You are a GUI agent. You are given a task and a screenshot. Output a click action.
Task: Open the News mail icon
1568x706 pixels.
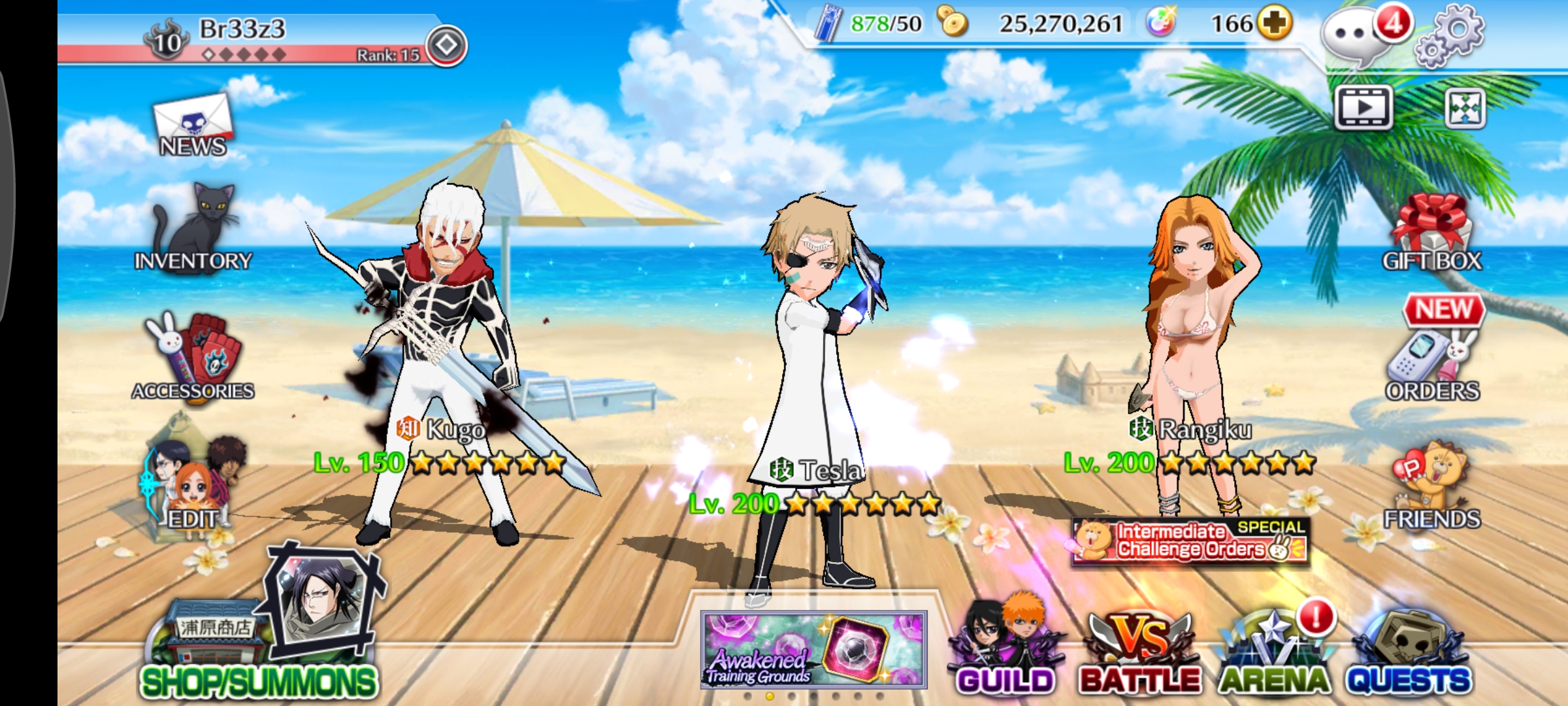[x=193, y=126]
